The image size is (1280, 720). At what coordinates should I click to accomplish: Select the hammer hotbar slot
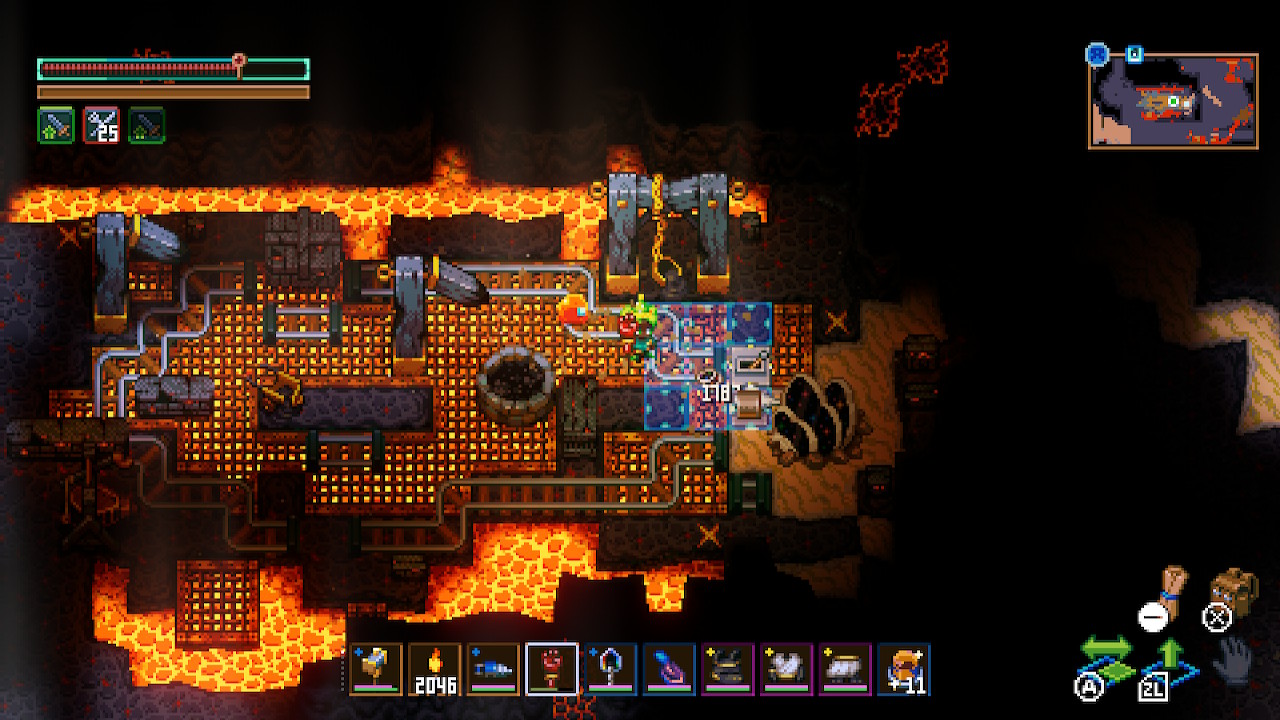click(x=377, y=668)
